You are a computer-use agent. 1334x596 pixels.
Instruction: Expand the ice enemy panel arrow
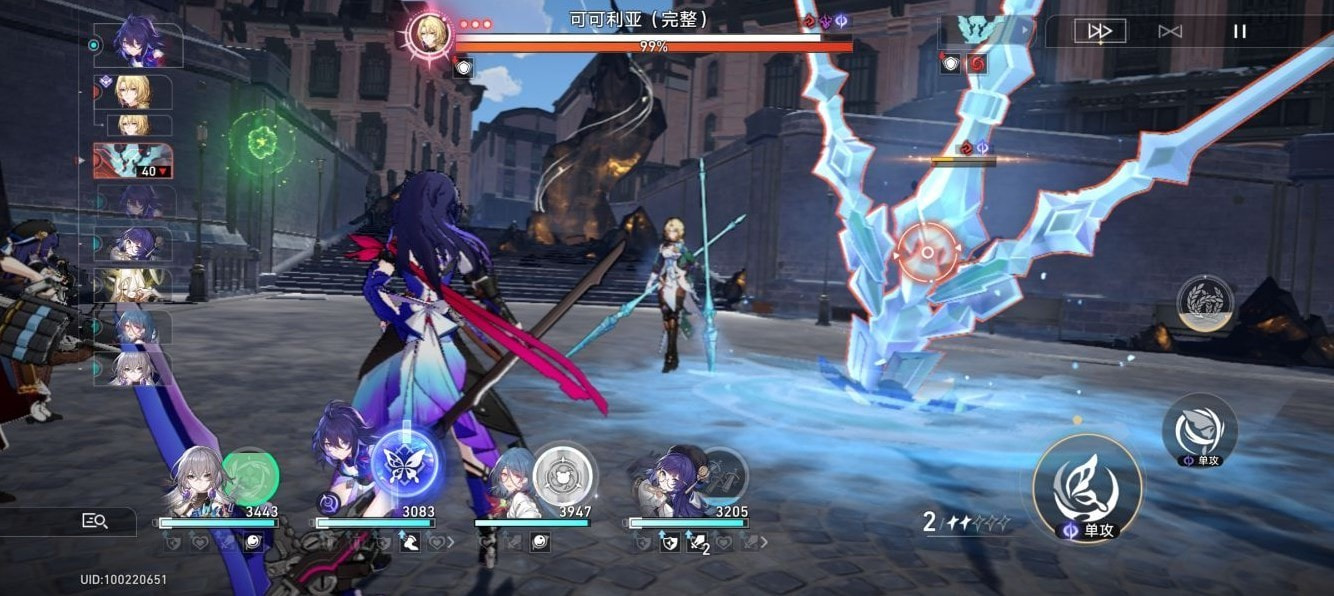1024,31
